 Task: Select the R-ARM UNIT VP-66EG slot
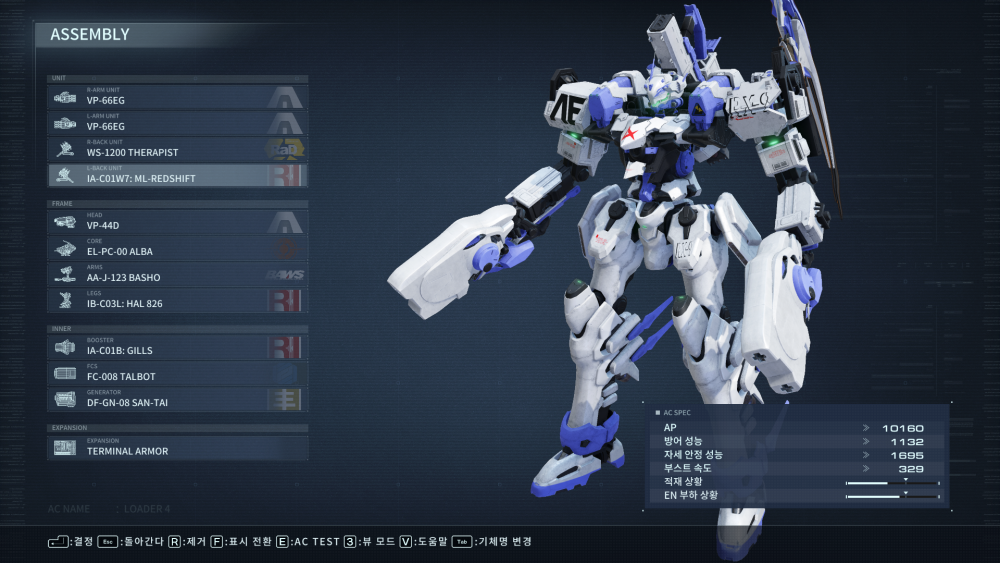177,97
